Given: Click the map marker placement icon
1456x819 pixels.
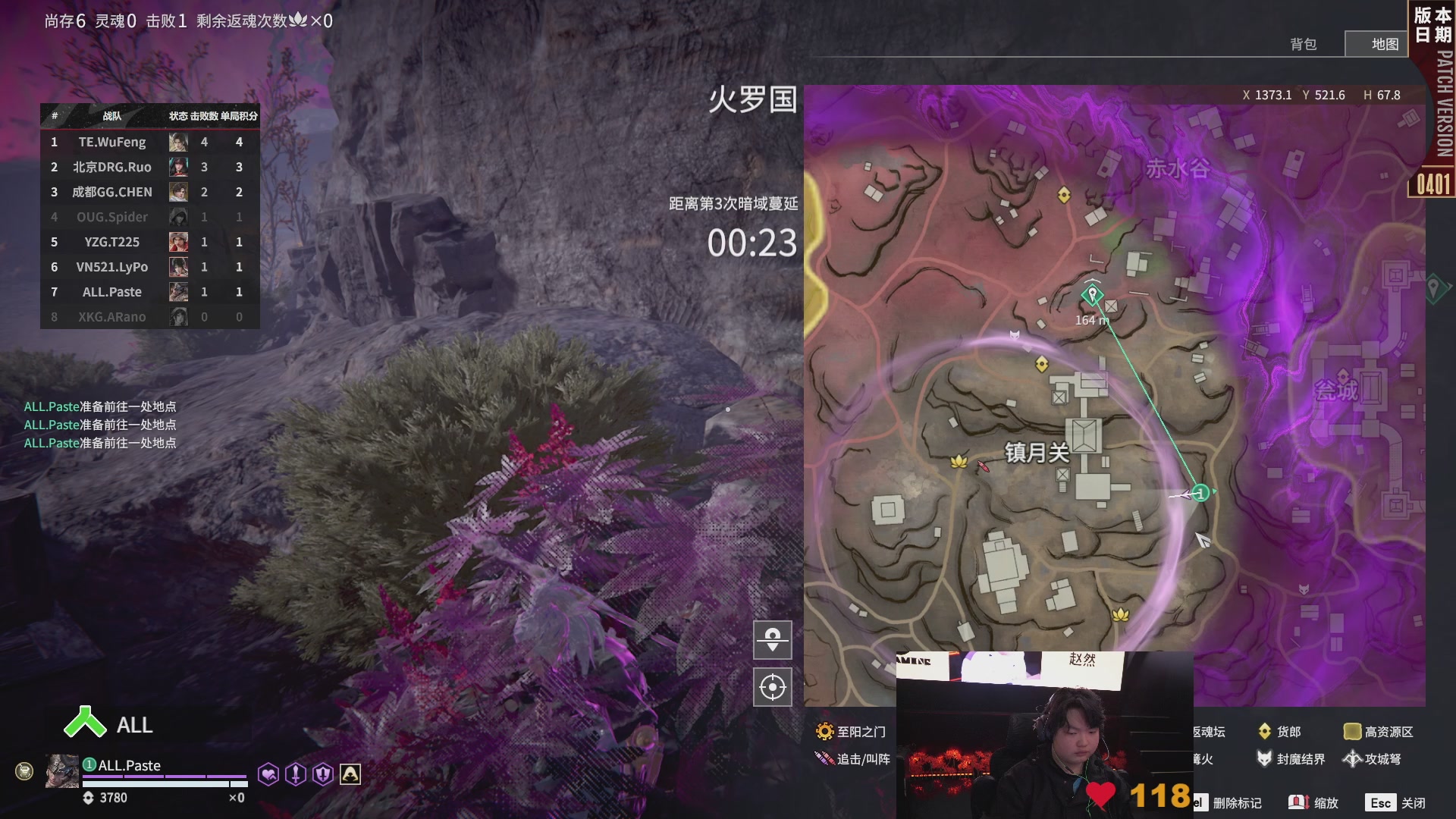Looking at the screenshot, I should tap(773, 639).
